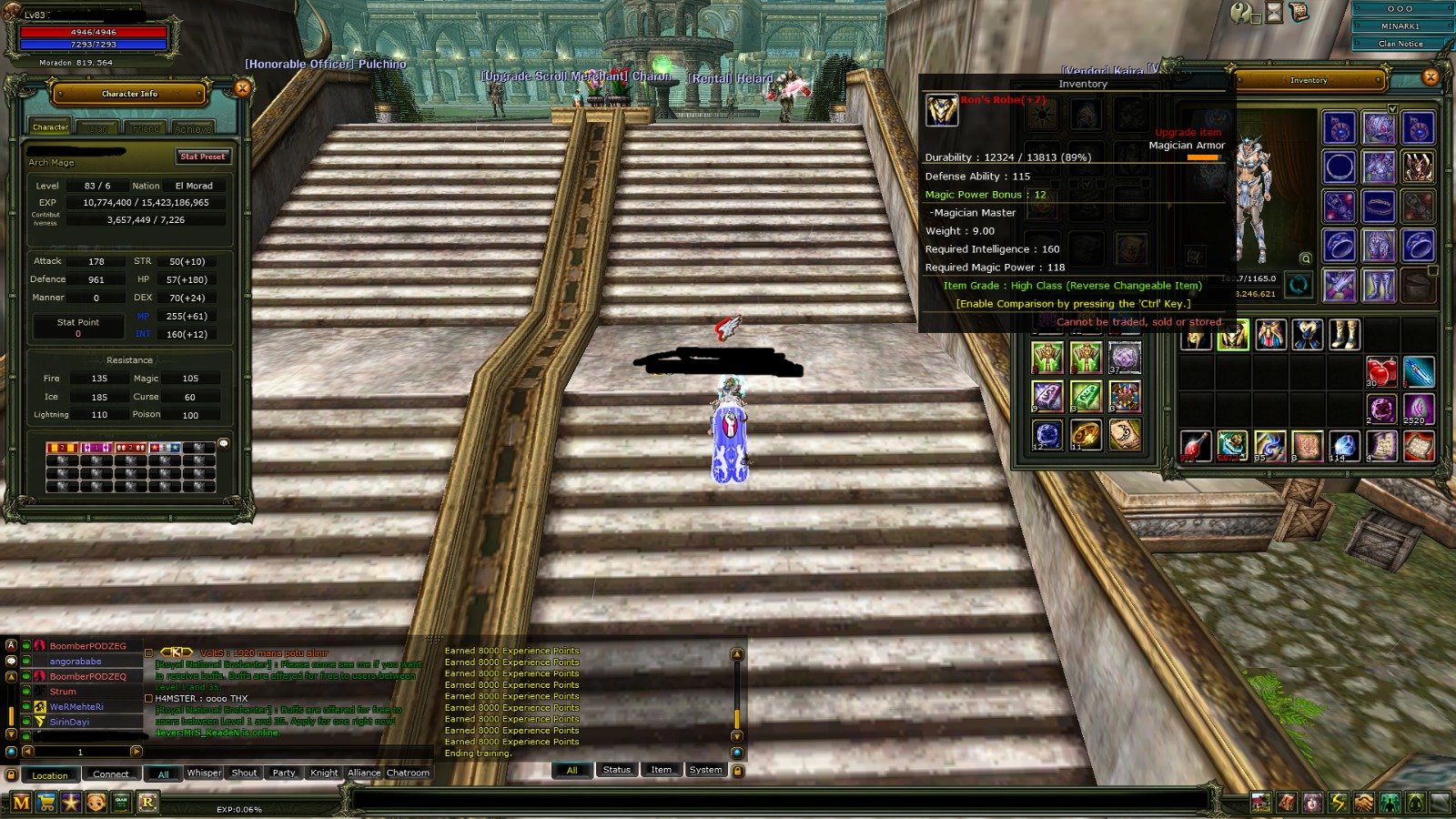Click the smiling face character icon
1456x819 pixels.
point(96,804)
